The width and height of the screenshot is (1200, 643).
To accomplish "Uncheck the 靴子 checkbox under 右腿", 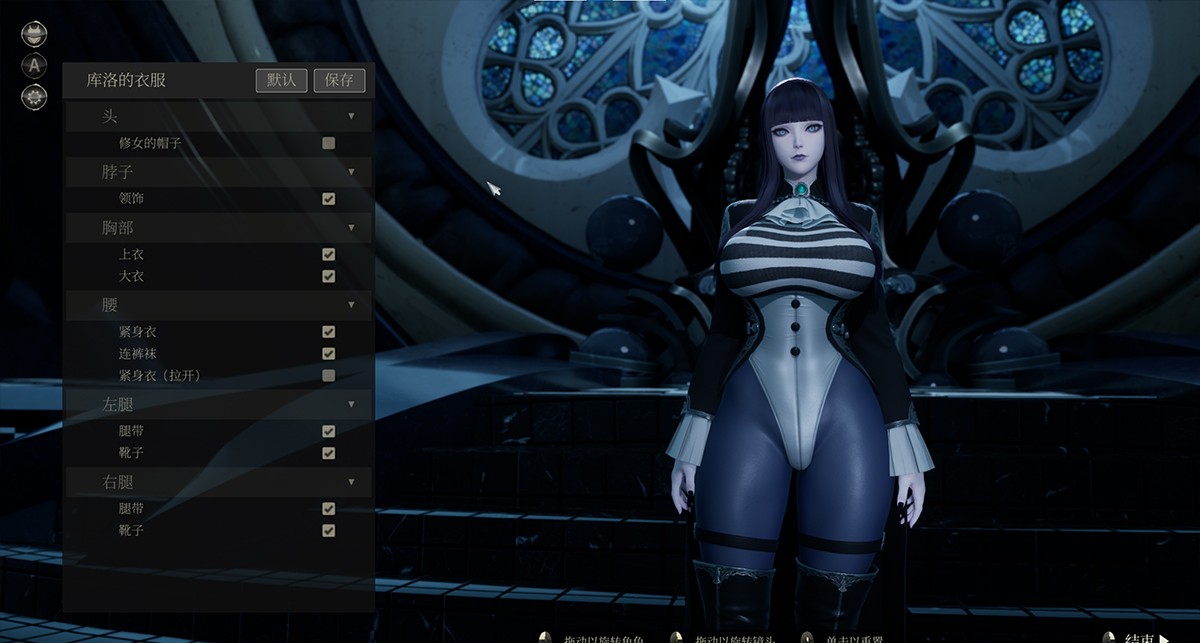I will coord(328,530).
